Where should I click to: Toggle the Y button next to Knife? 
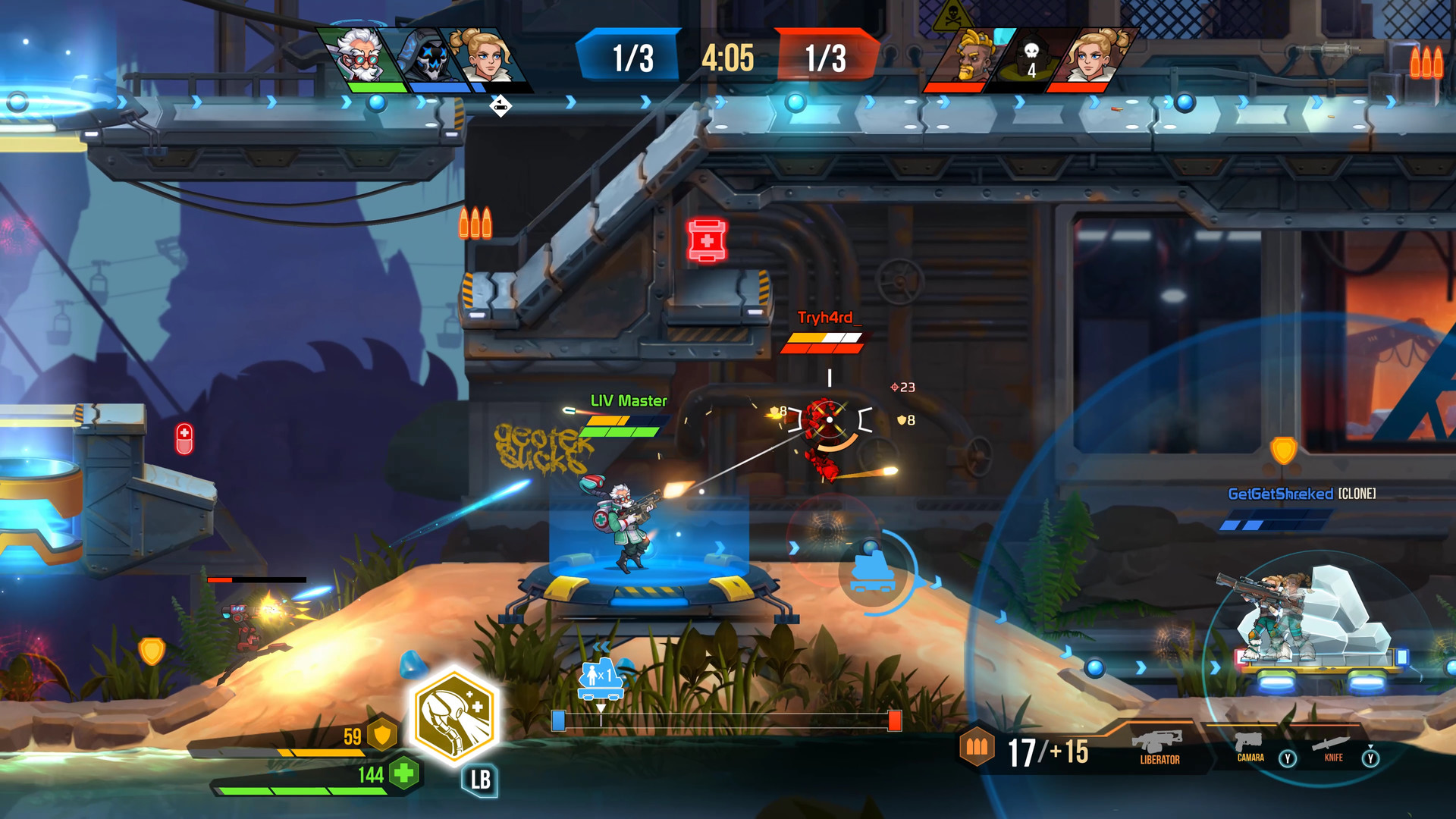coord(1371,756)
